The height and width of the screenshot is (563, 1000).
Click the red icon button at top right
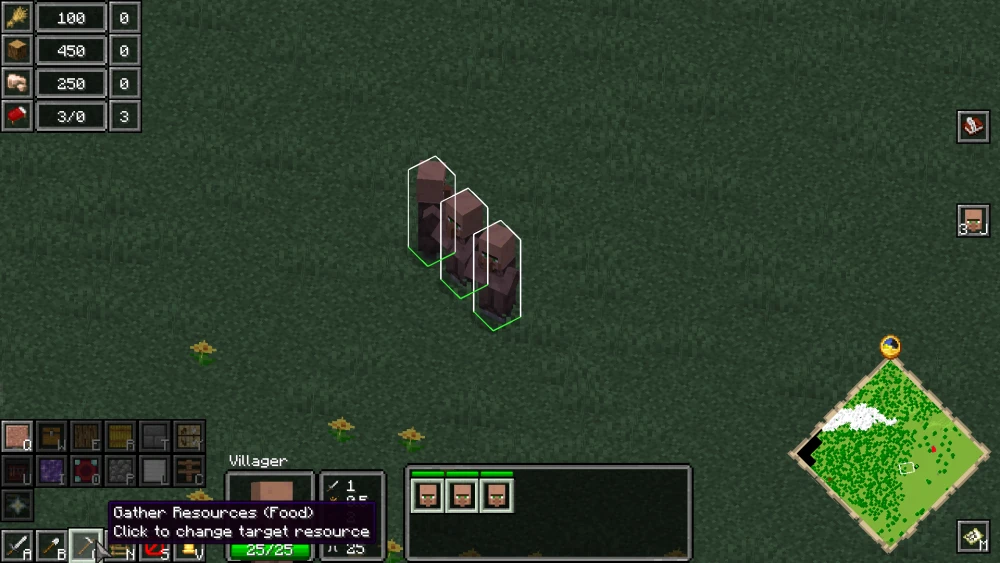pyautogui.click(x=973, y=126)
